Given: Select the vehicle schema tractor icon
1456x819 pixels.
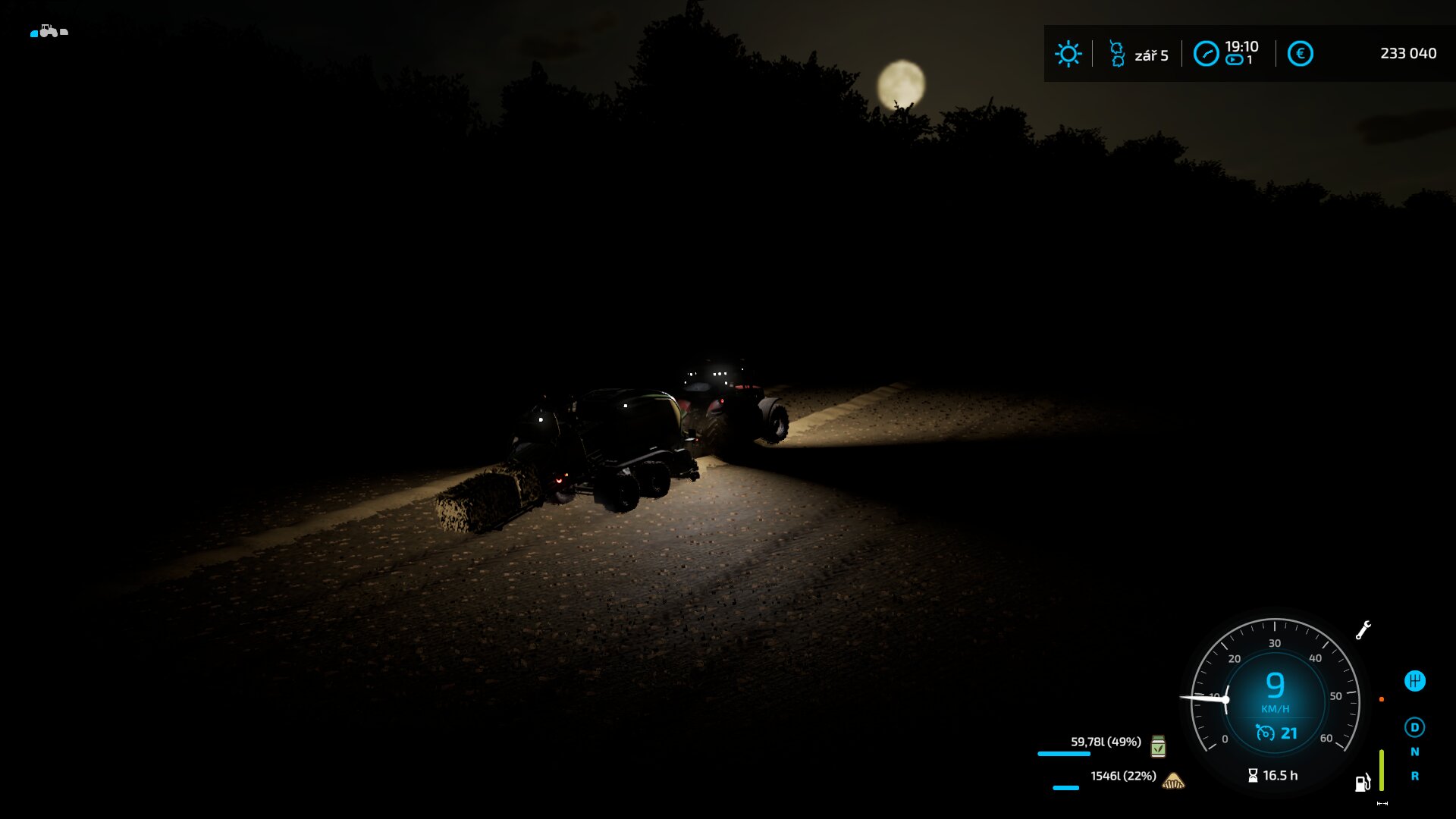Looking at the screenshot, I should tap(49, 31).
